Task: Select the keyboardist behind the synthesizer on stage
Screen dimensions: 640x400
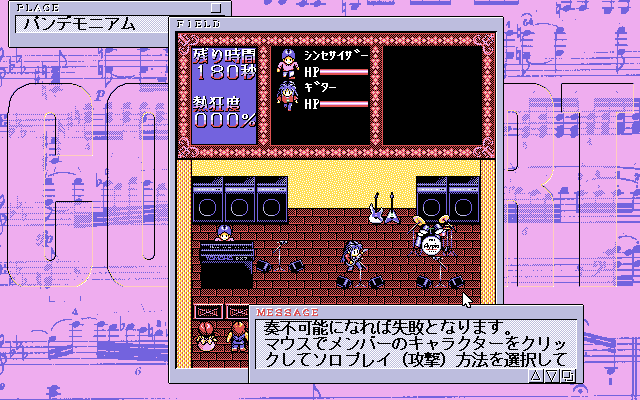Action: pyautogui.click(x=222, y=235)
